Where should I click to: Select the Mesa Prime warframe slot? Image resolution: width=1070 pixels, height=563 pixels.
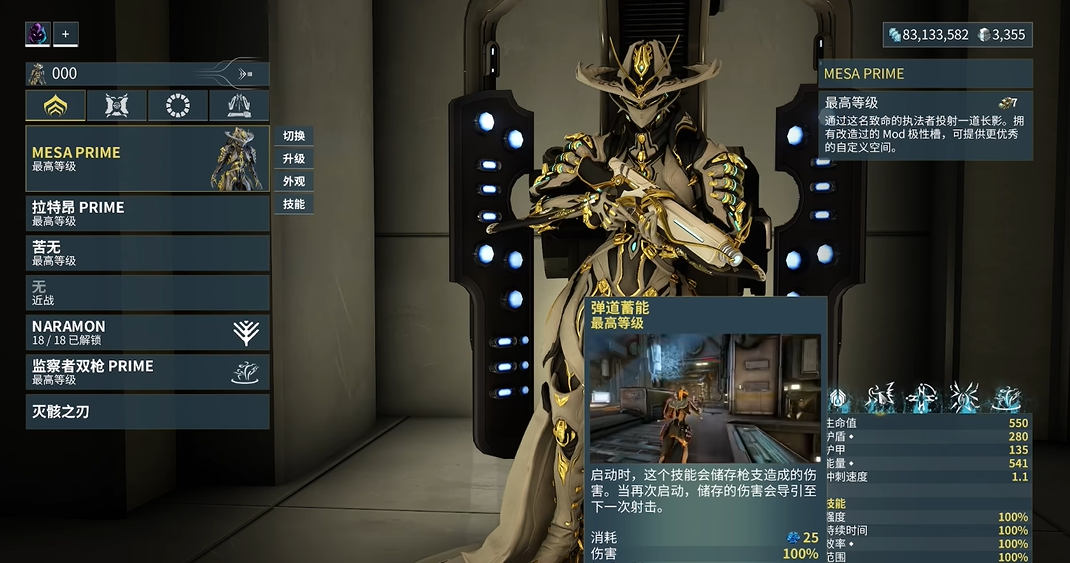pos(147,159)
